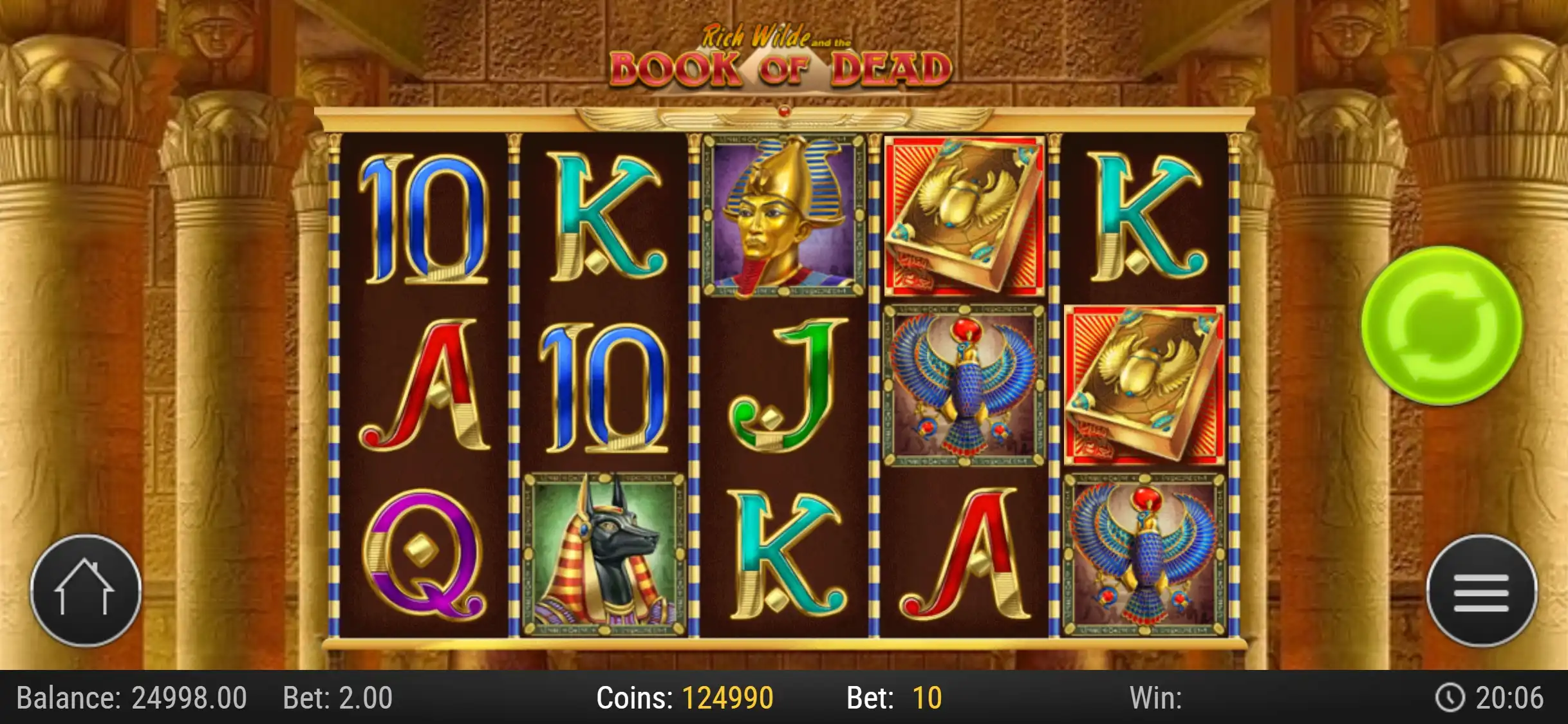
Task: Return to lobby via the home button
Action: (x=85, y=590)
